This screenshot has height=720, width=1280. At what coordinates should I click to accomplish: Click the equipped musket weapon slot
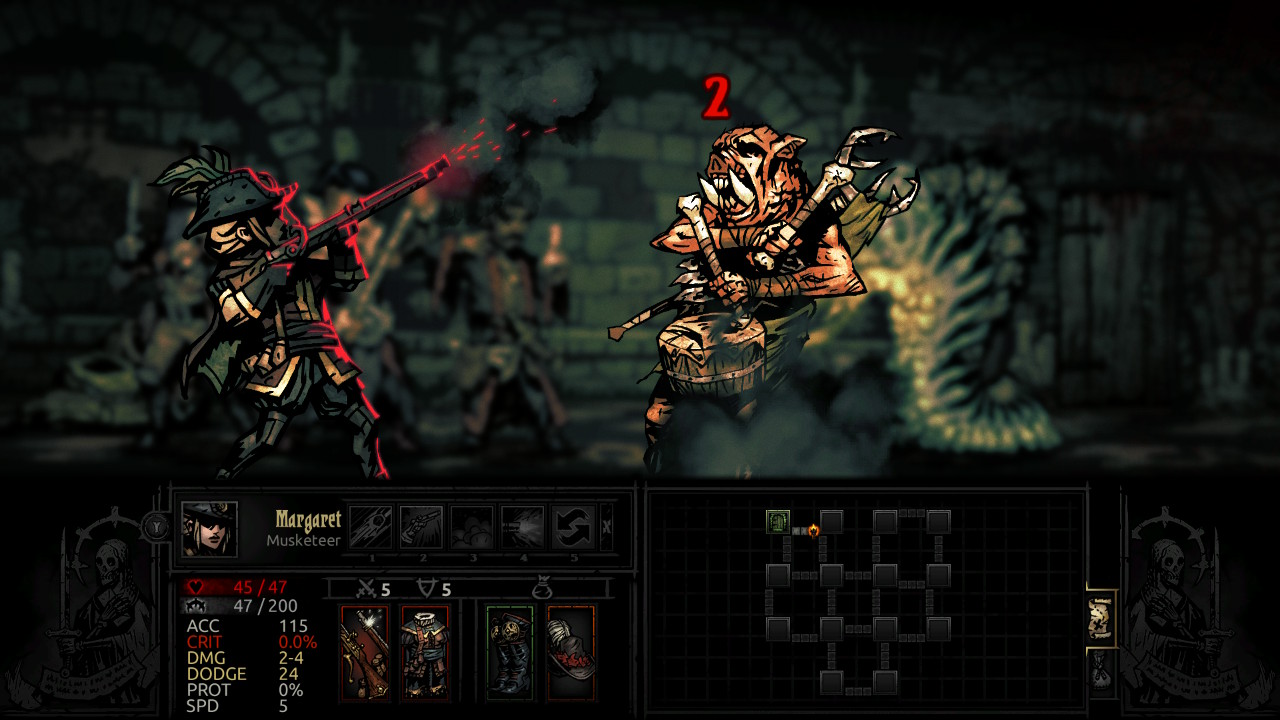[x=364, y=651]
